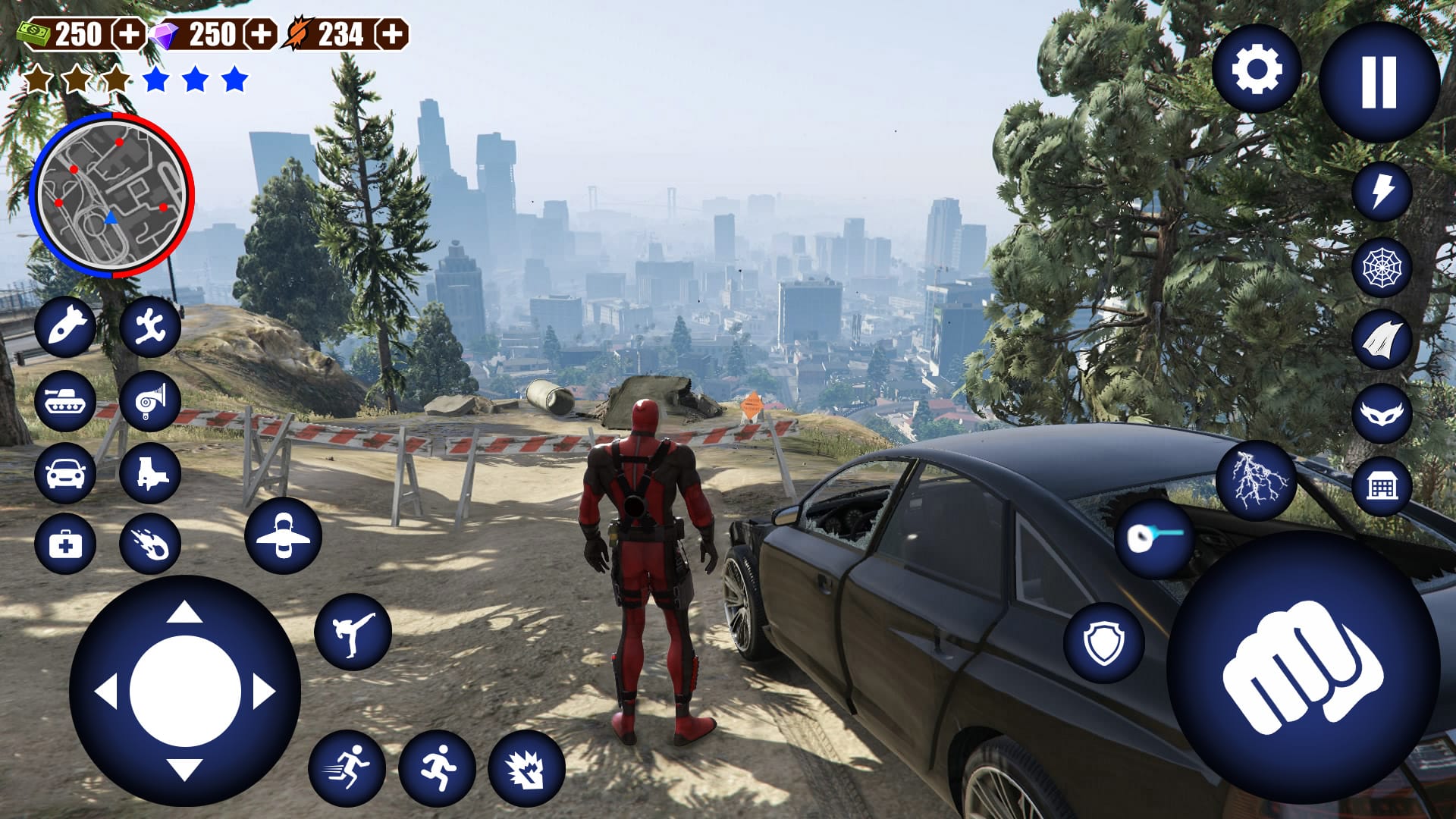Fire the spider web ability
The width and height of the screenshot is (1456, 819).
coord(1382,264)
